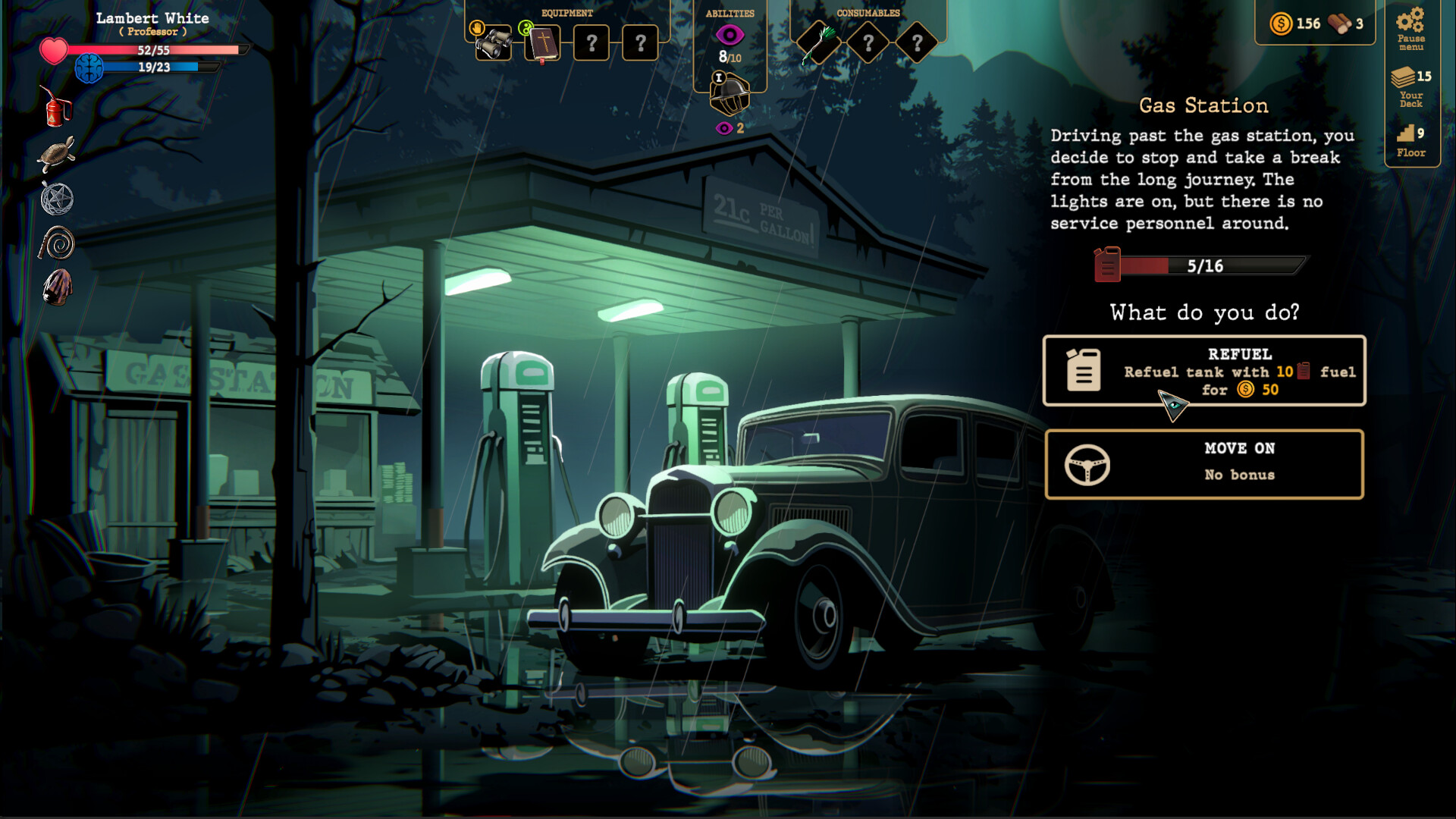Open the Pause menu

[1411, 30]
